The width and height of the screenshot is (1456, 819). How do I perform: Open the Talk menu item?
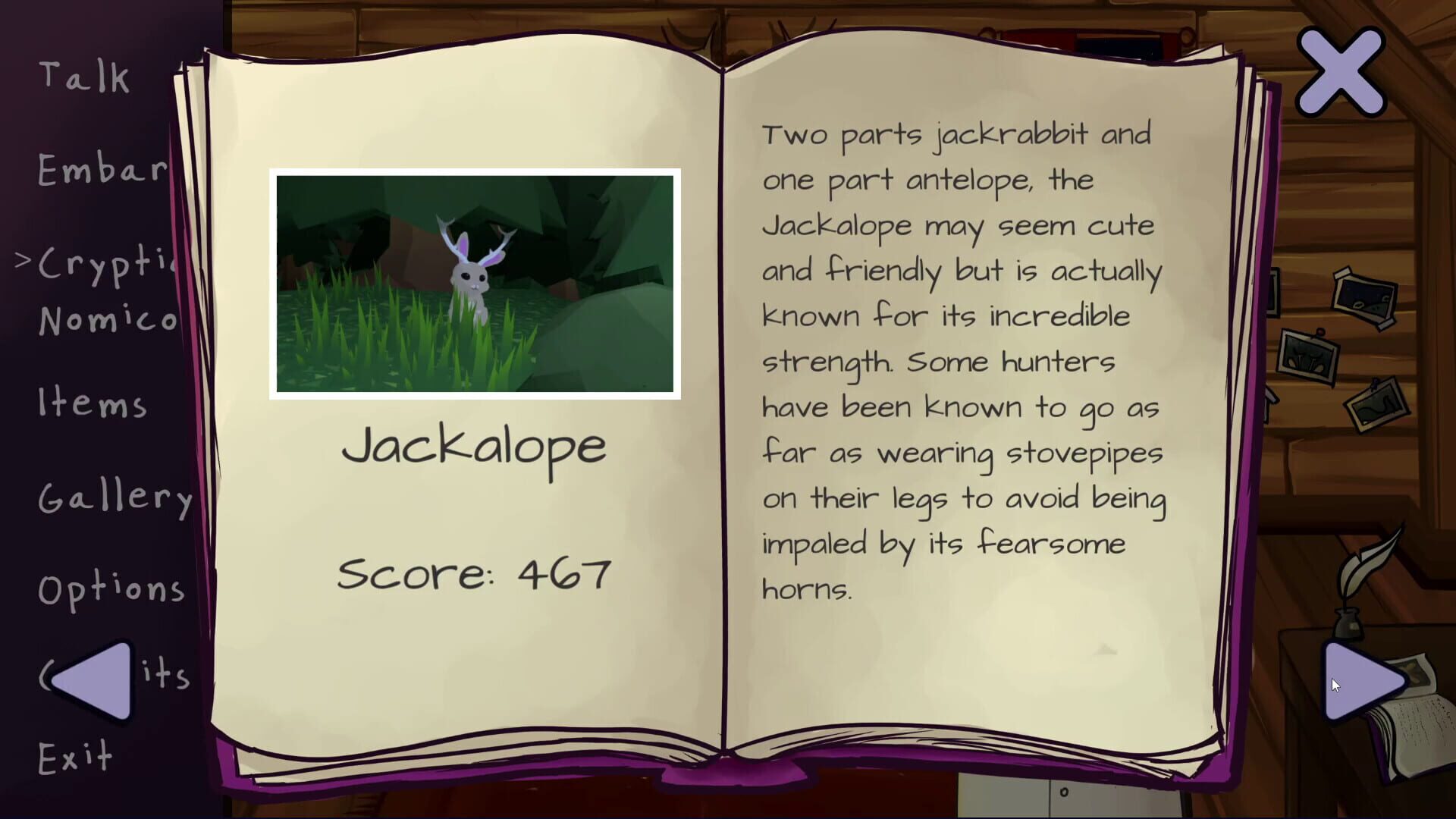pos(83,76)
